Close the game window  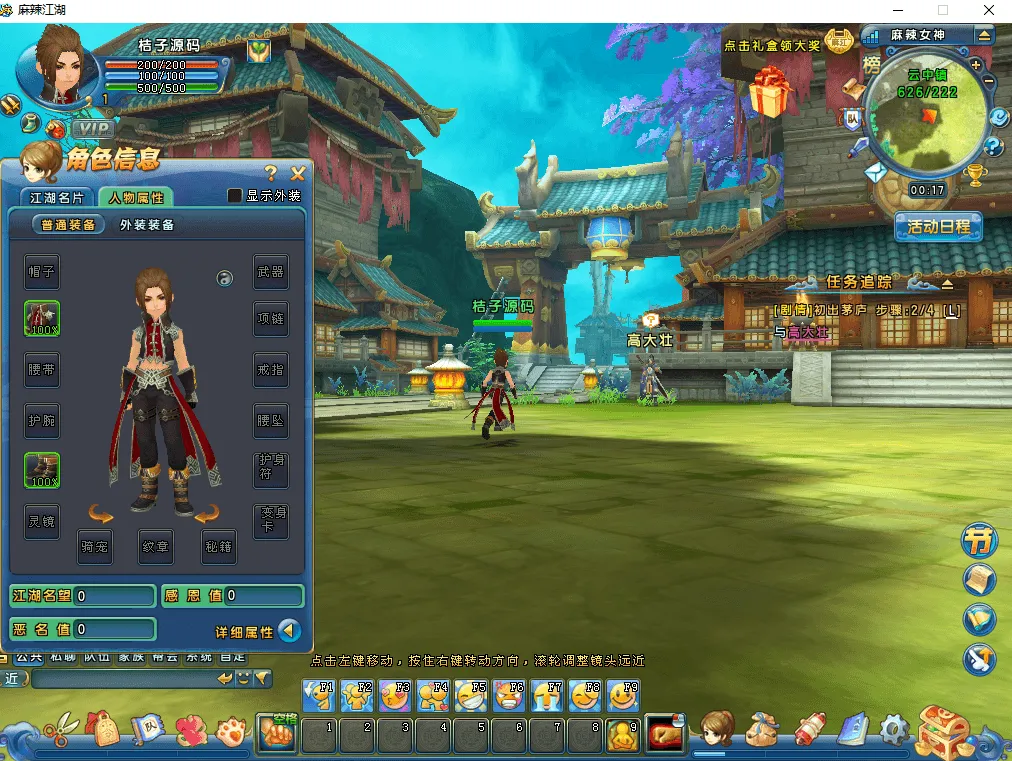pyautogui.click(x=988, y=10)
